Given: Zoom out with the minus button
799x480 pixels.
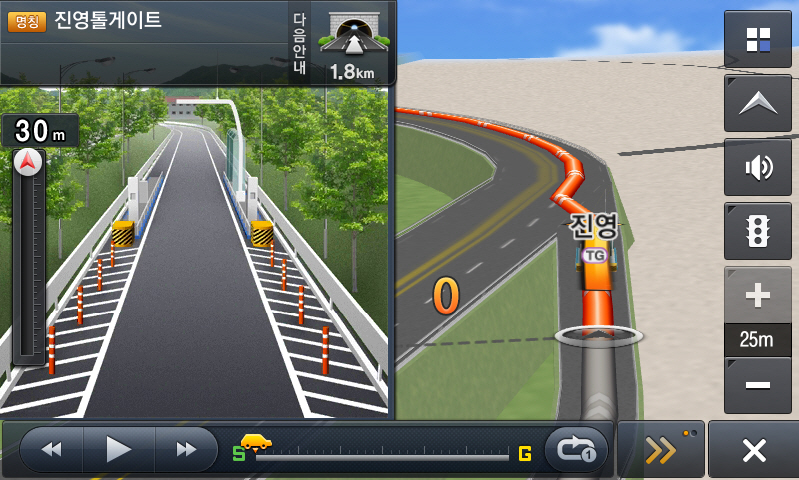Looking at the screenshot, I should [758, 385].
